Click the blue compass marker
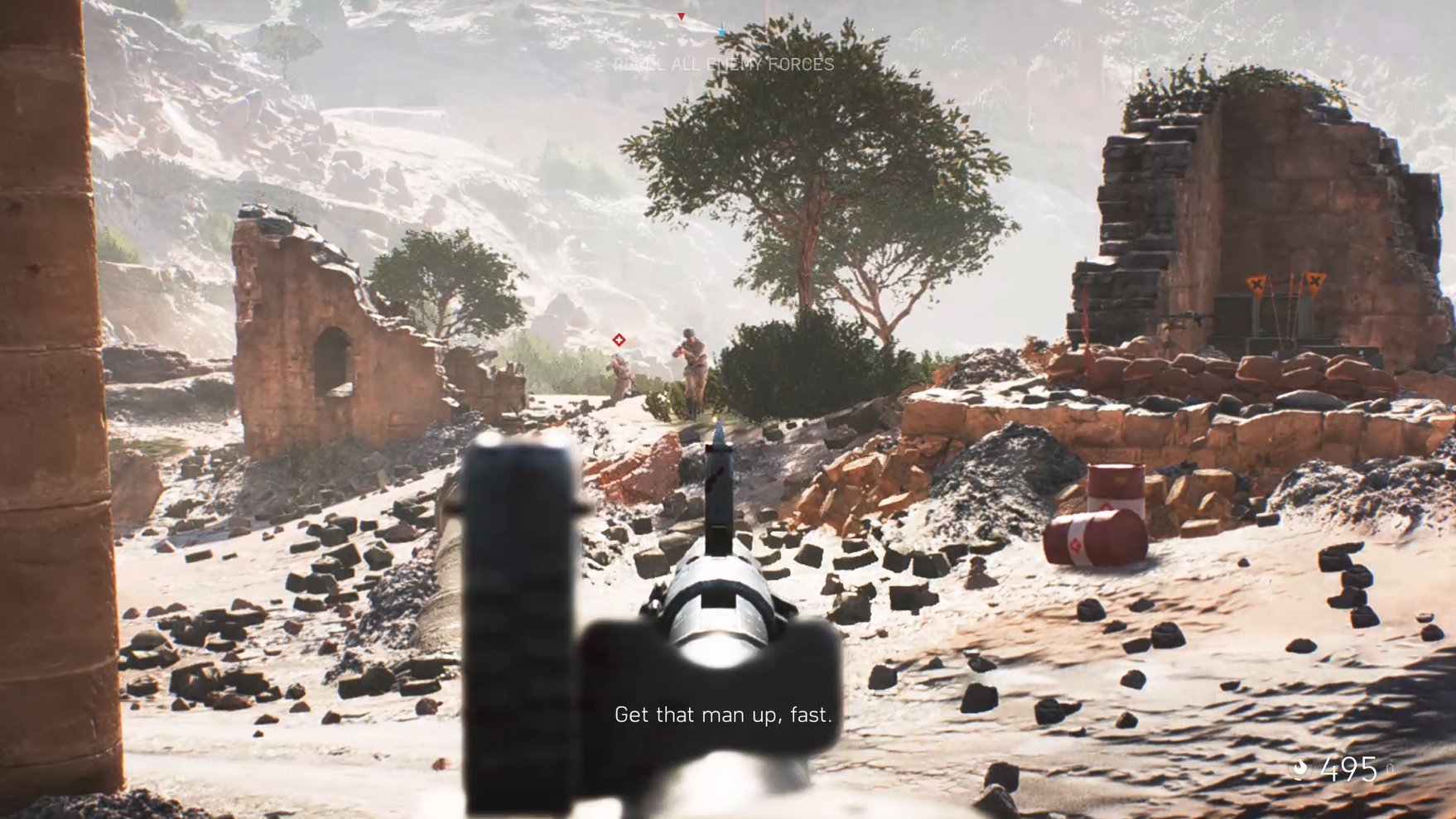Image resolution: width=1456 pixels, height=819 pixels. click(722, 31)
